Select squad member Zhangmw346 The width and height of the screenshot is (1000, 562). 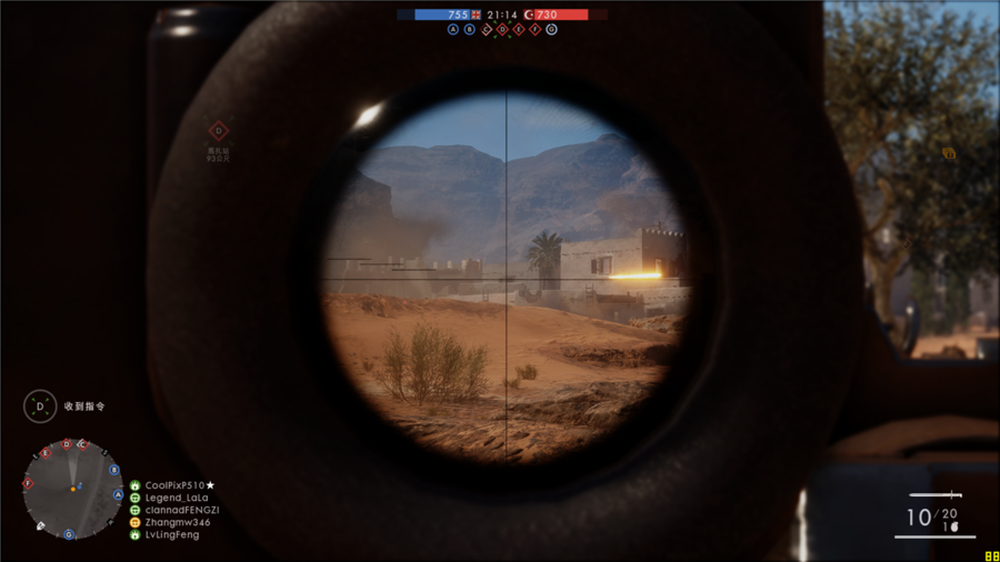pyautogui.click(x=177, y=522)
